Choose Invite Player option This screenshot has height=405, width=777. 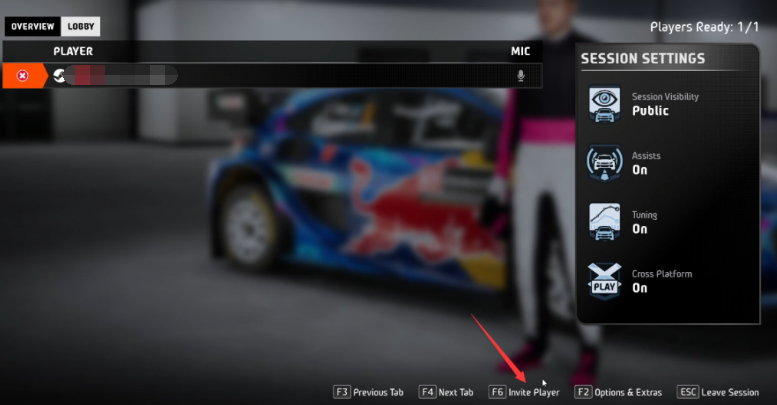[x=524, y=392]
